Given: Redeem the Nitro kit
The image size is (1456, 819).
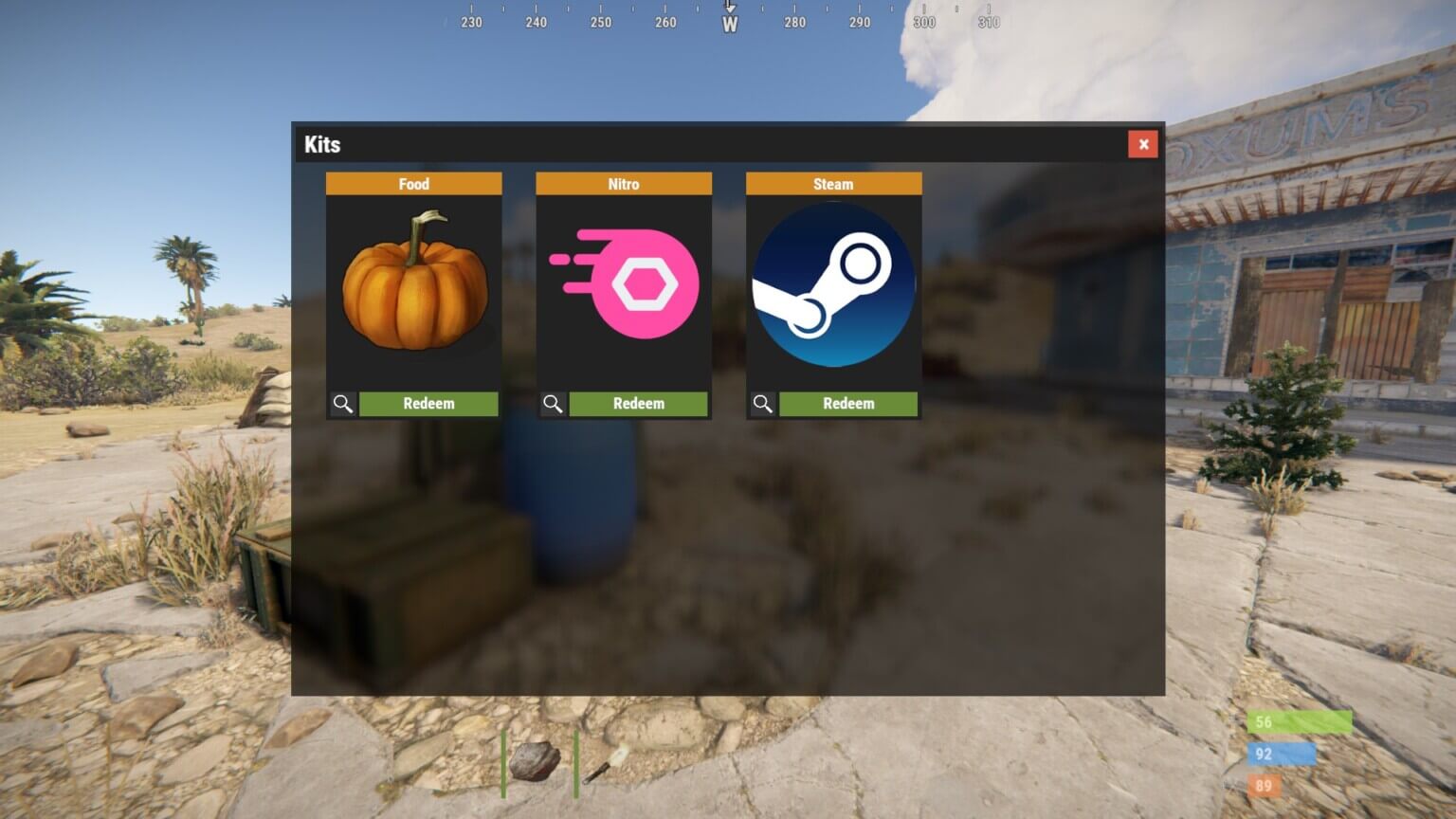Looking at the screenshot, I should click(x=638, y=403).
